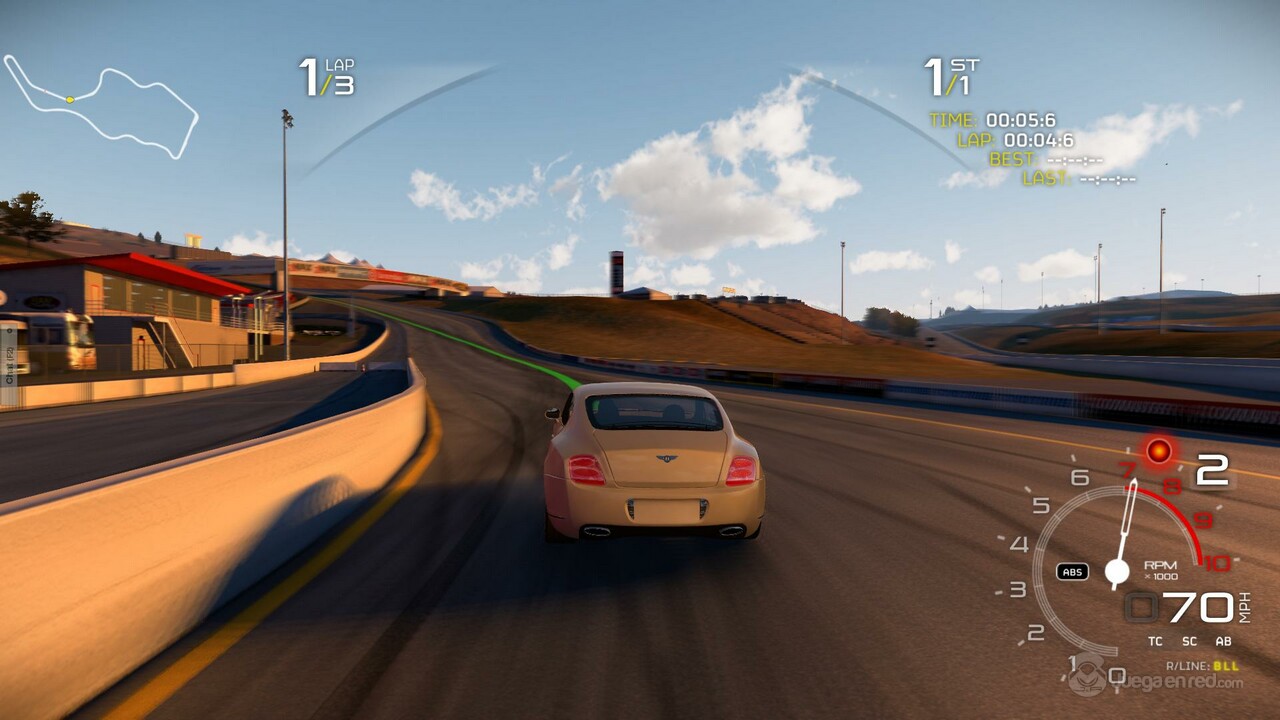
Task: Click the AB assist indicator
Action: coord(1223,641)
